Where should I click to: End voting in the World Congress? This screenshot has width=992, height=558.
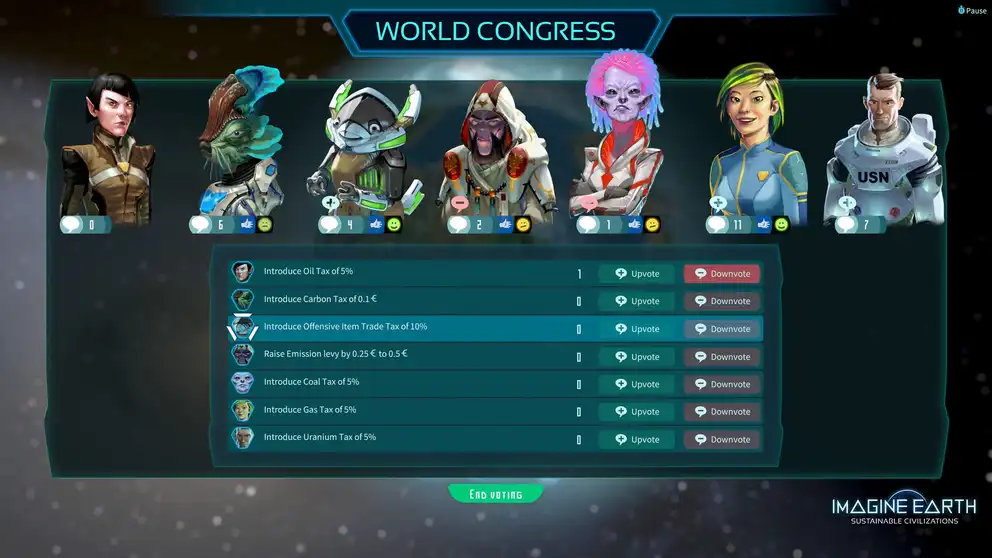[496, 494]
